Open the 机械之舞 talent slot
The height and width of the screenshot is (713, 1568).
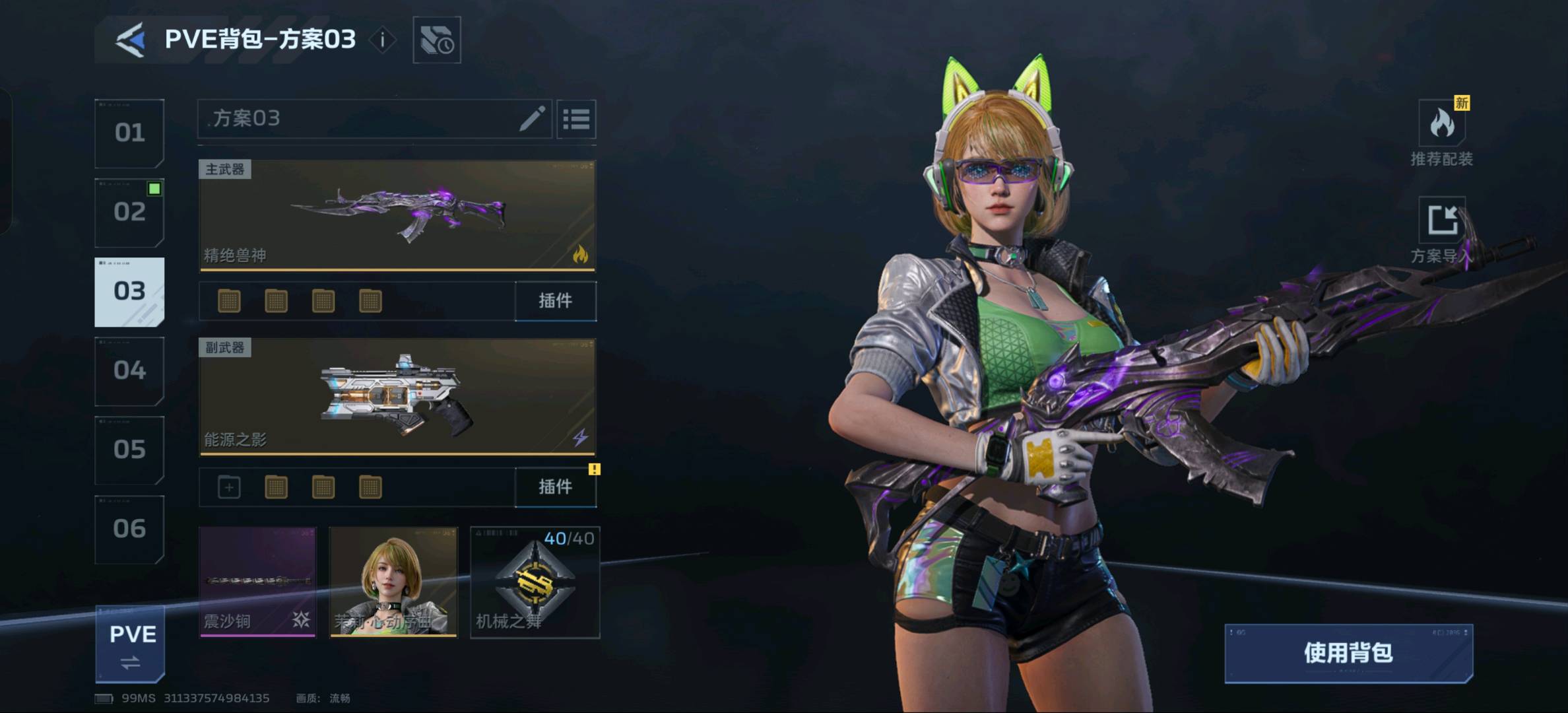[x=535, y=582]
